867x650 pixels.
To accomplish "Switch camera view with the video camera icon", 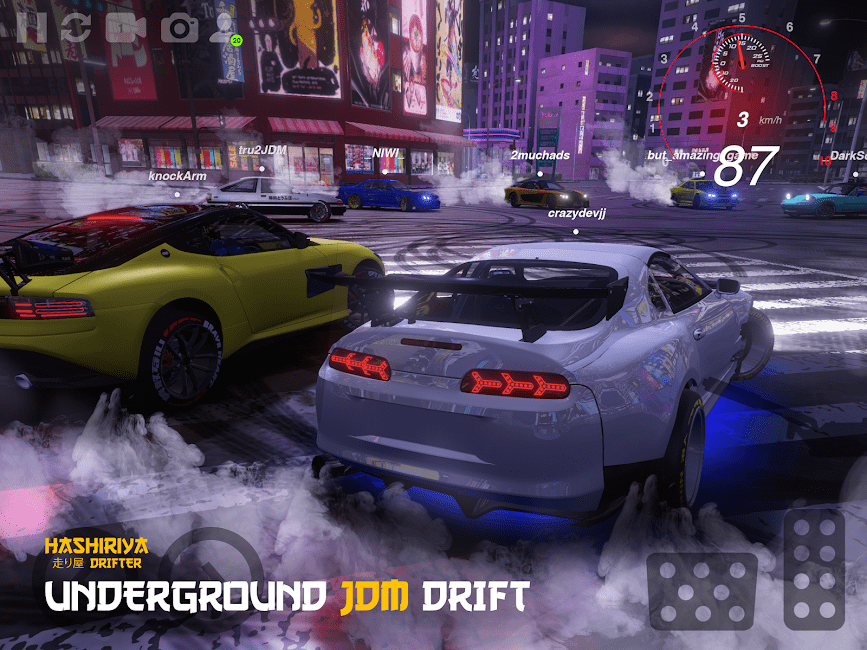I will pyautogui.click(x=126, y=27).
